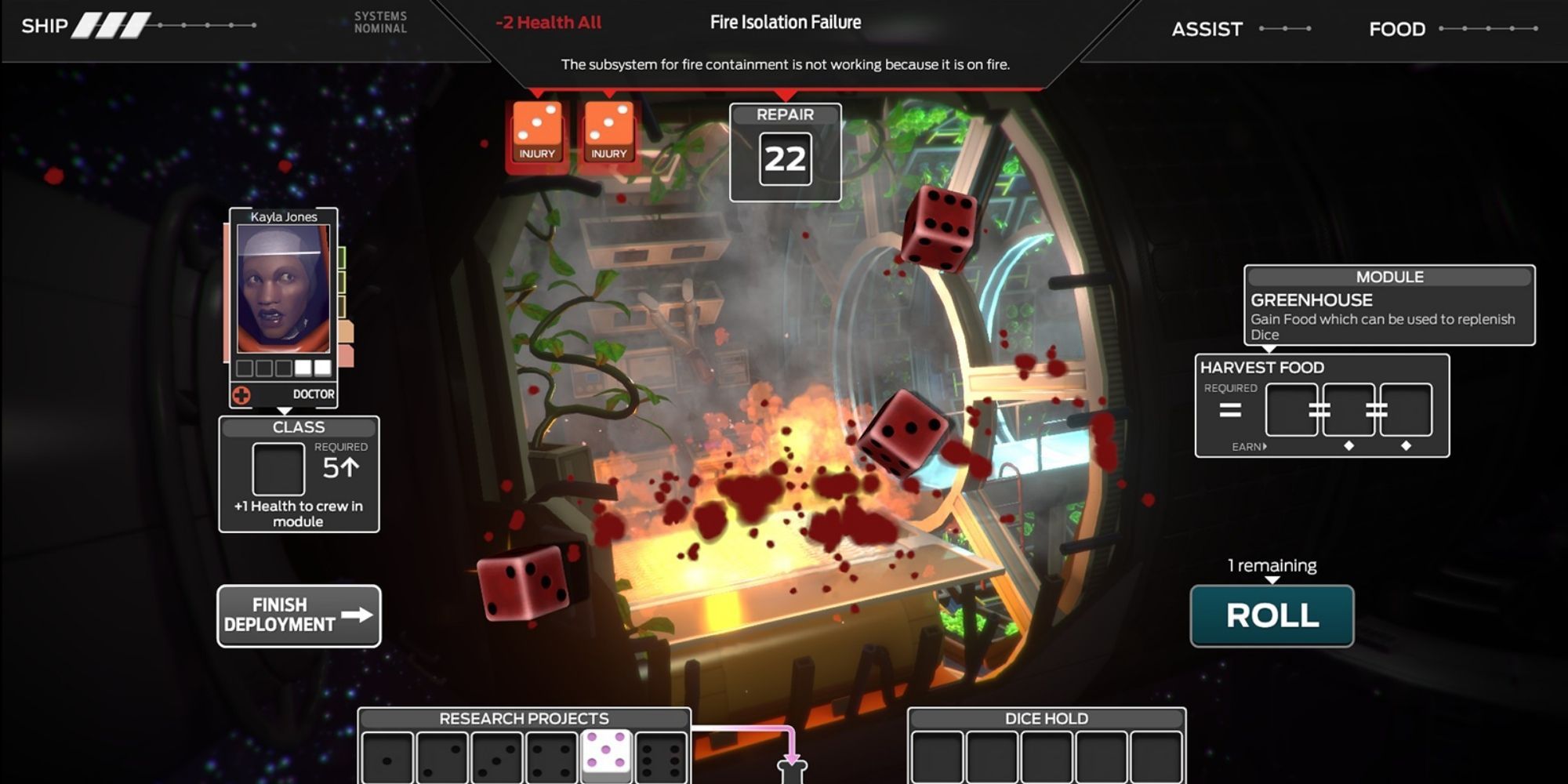Viewport: 1568px width, 784px height.
Task: Select the highlighted five-pip research die
Action: [605, 751]
